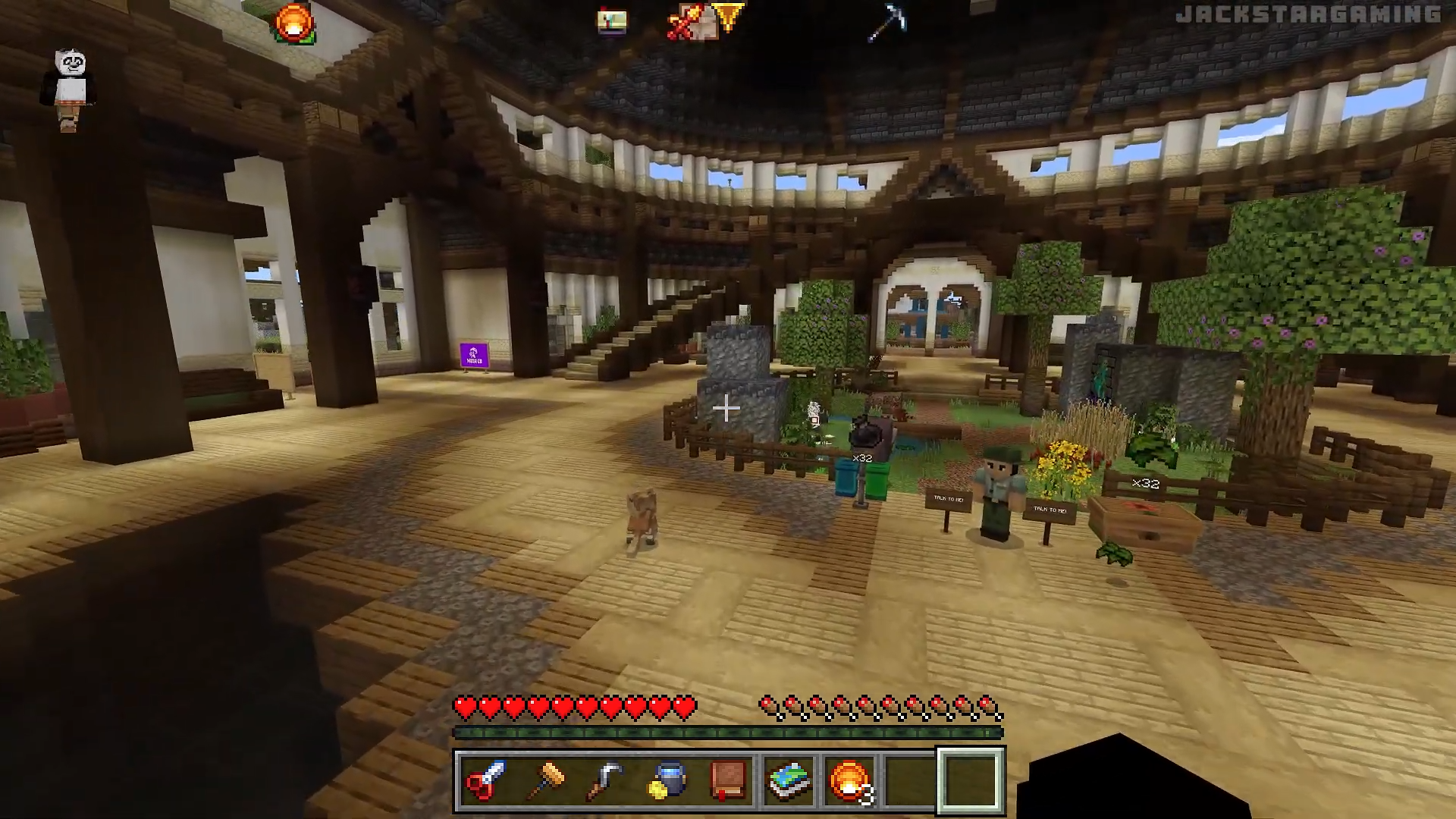
Task: Click the orange orb icon at top
Action: click(x=294, y=24)
